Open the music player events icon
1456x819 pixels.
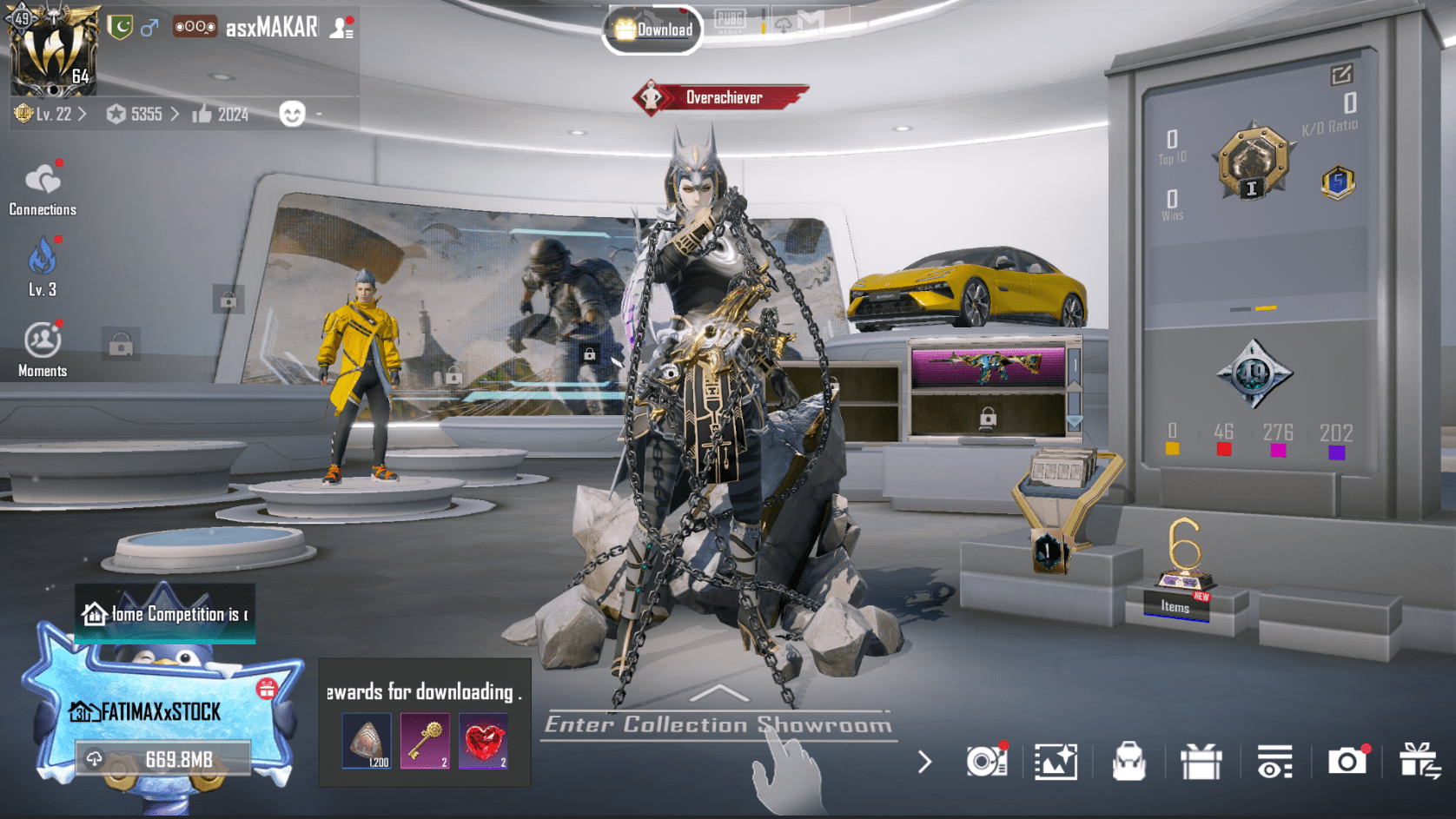click(986, 761)
